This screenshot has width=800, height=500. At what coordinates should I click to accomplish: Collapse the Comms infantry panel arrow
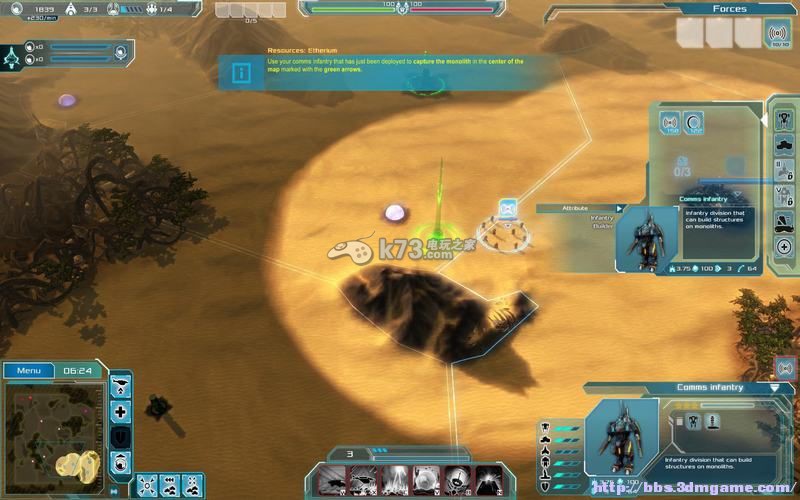[775, 387]
